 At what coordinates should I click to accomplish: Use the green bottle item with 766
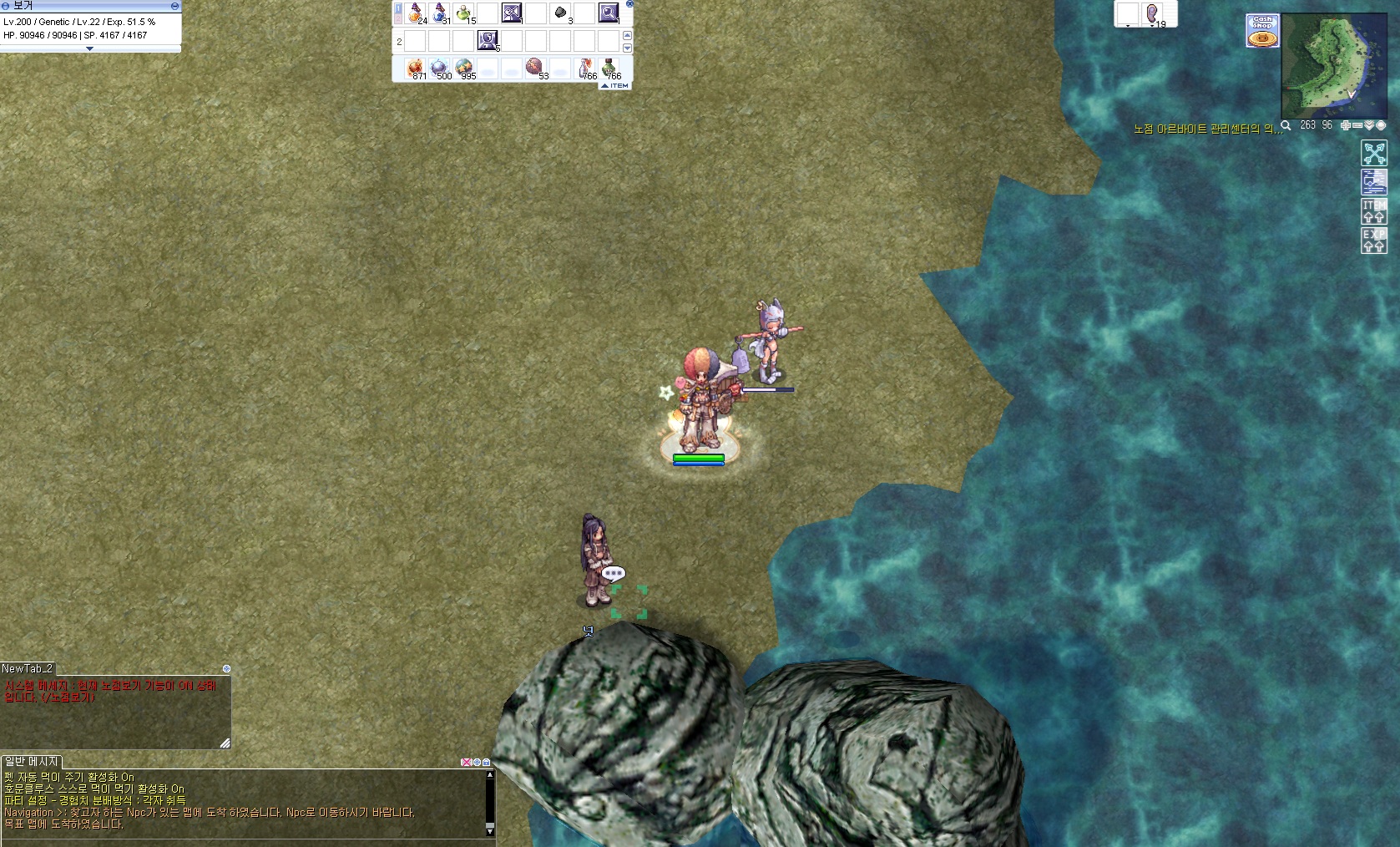[610, 68]
